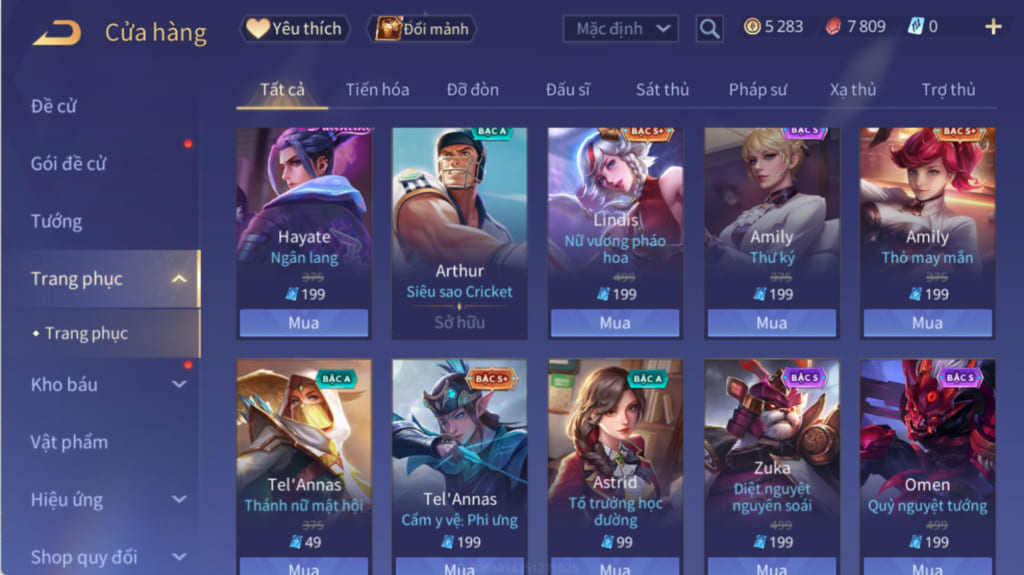Choose the Trợ thủ tab
This screenshot has height=575, width=1024.
[948, 90]
